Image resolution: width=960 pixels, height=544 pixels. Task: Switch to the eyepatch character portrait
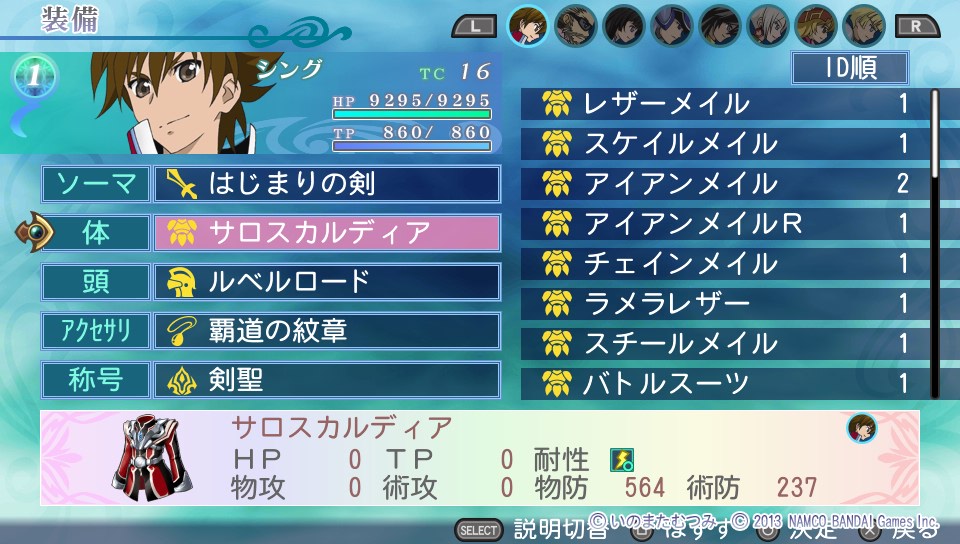tap(577, 26)
